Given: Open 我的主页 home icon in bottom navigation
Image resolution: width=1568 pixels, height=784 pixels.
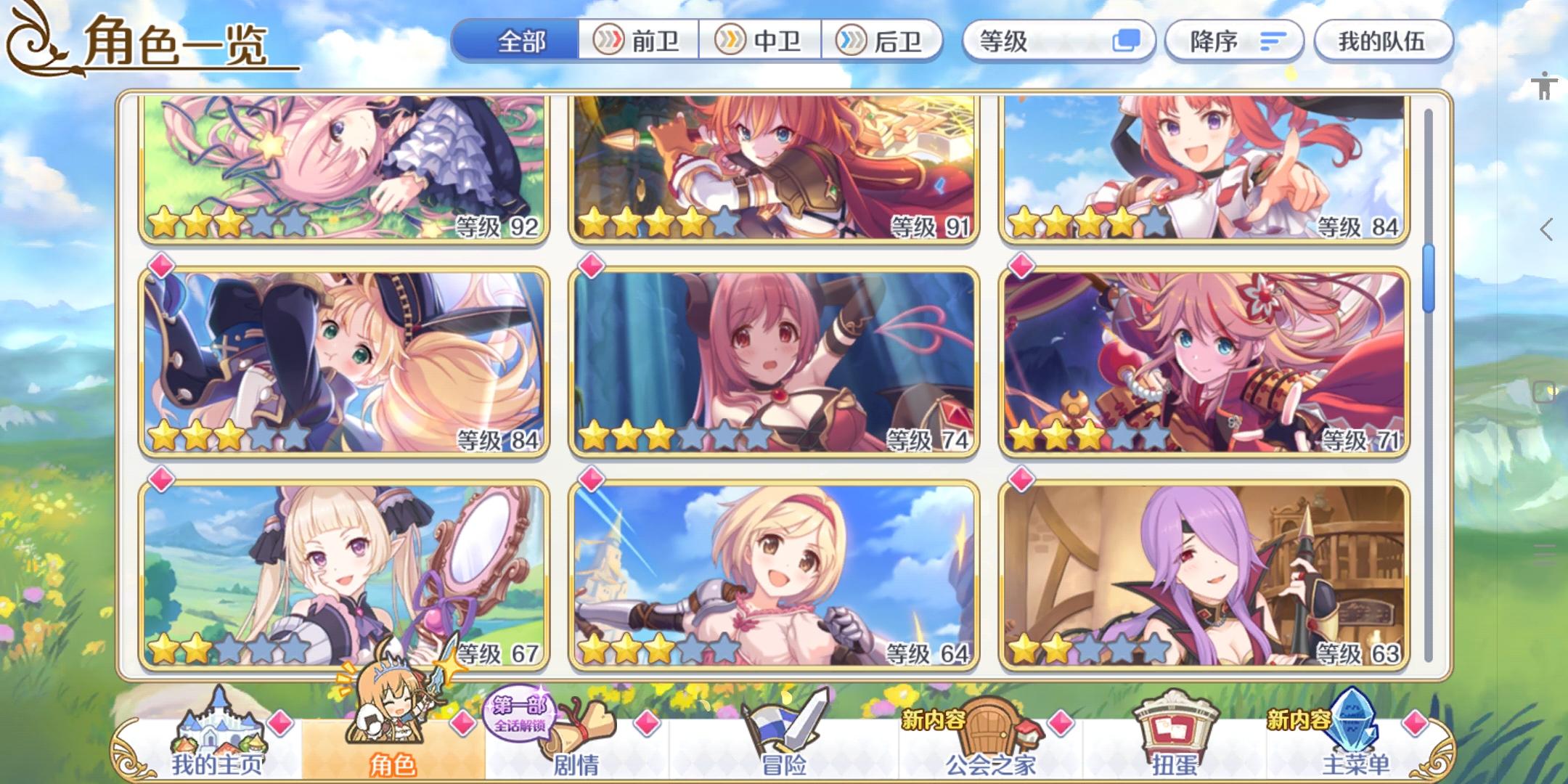Looking at the screenshot, I should (x=218, y=737).
